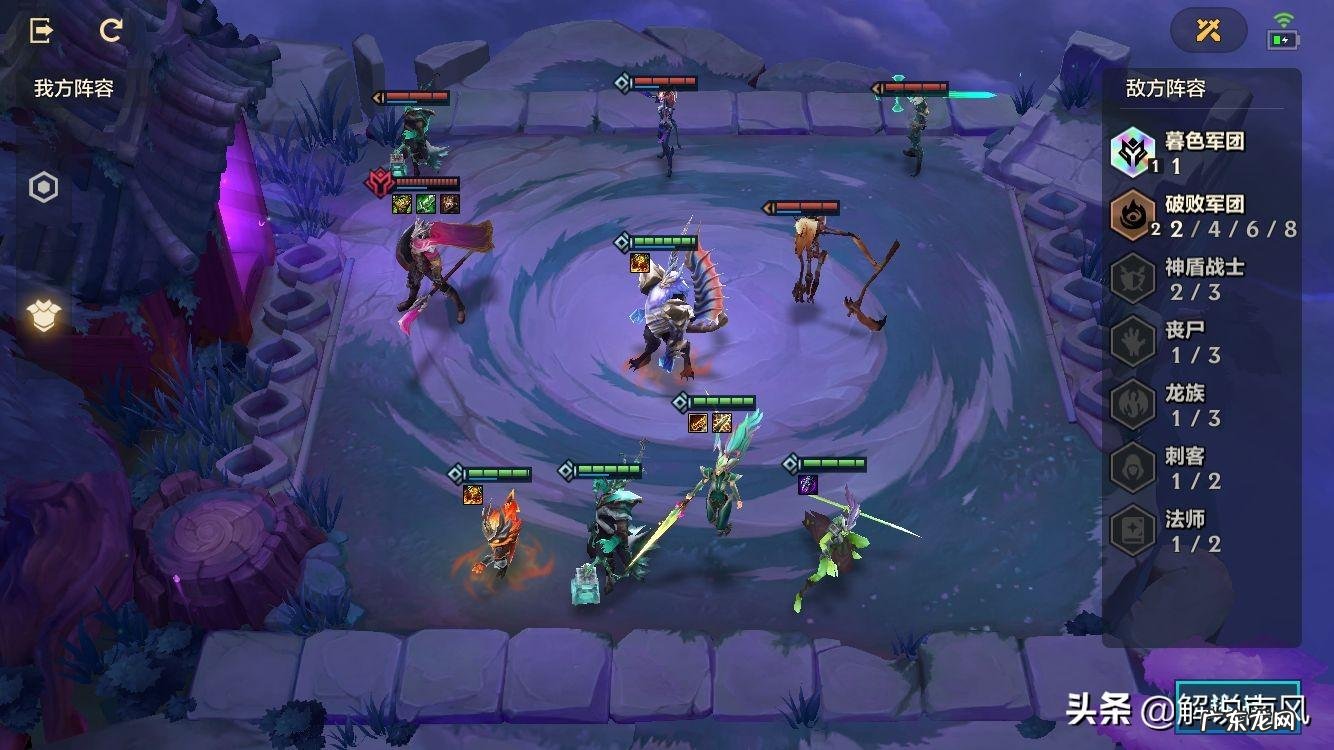The width and height of the screenshot is (1334, 750).
Task: Select the 刺客 trait entry
Action: 1200,468
